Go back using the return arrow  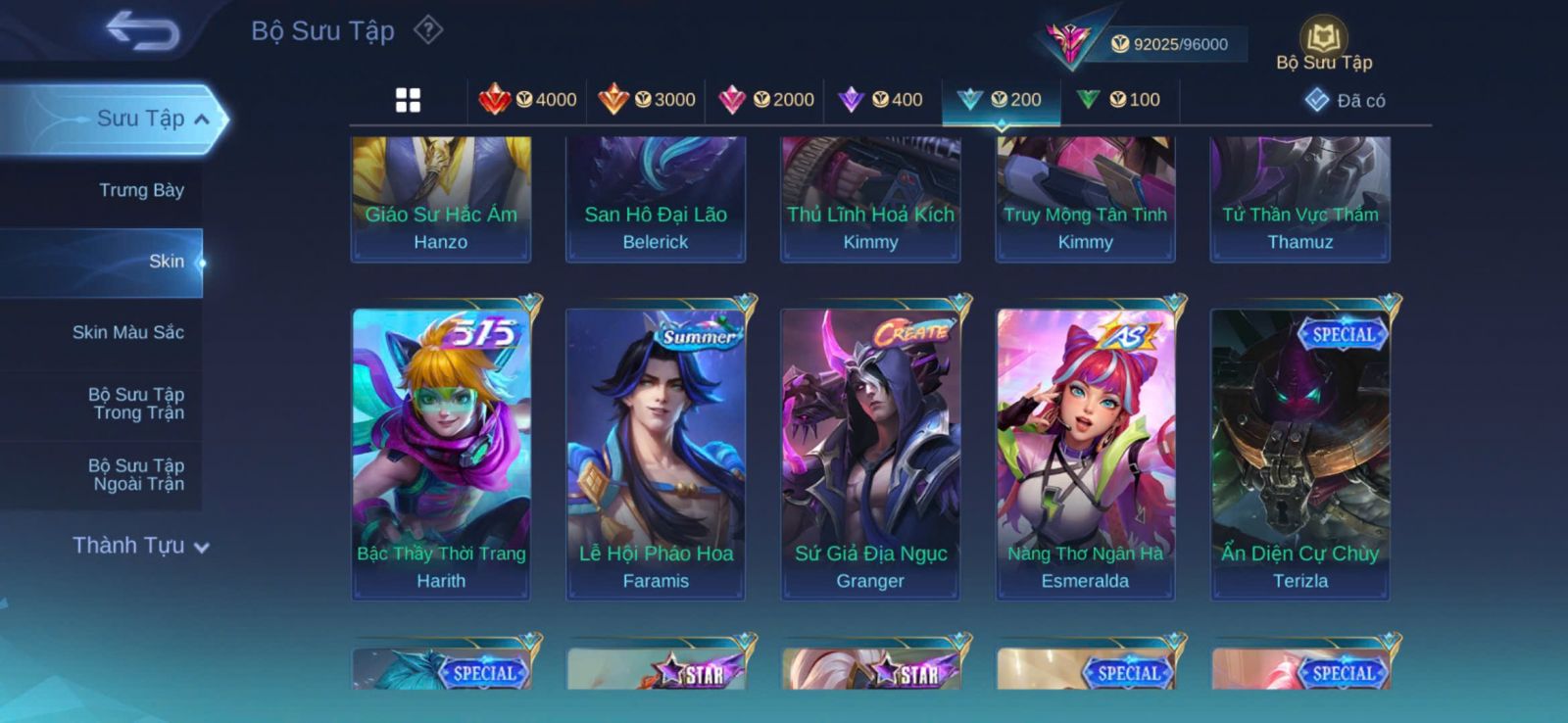pos(143,30)
